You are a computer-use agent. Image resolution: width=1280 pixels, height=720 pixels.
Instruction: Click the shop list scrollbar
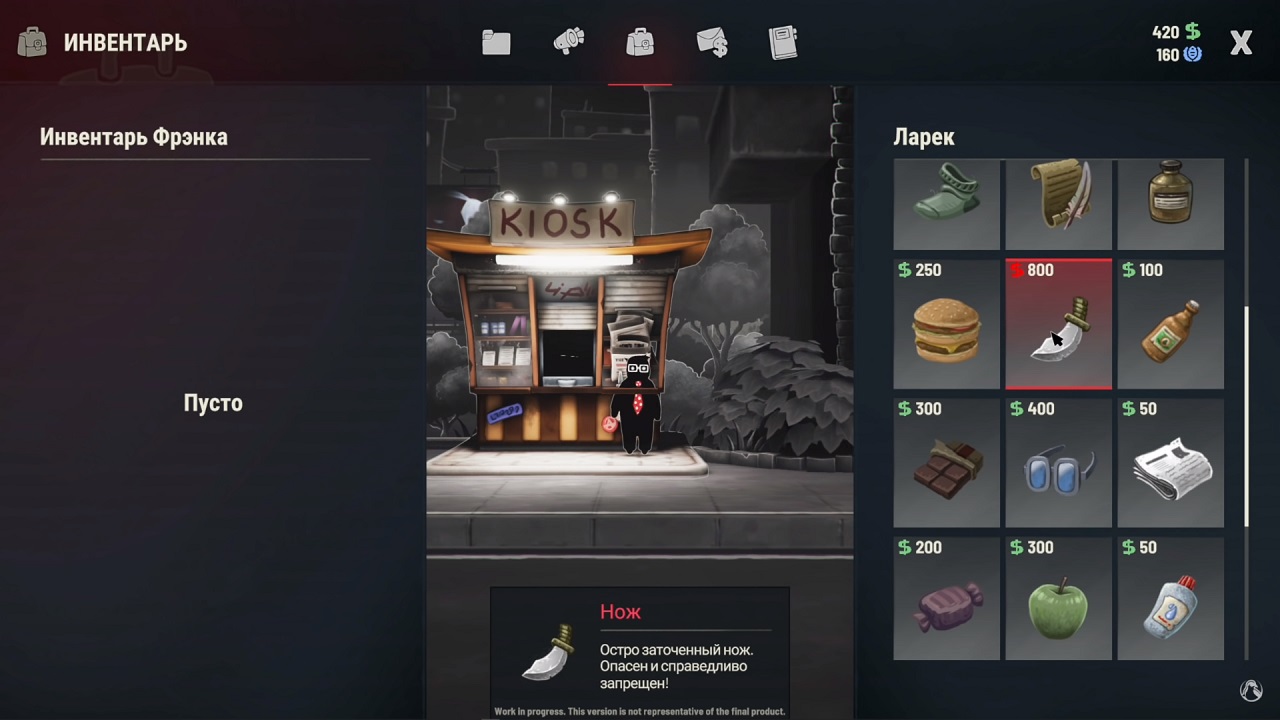[x=1246, y=416]
